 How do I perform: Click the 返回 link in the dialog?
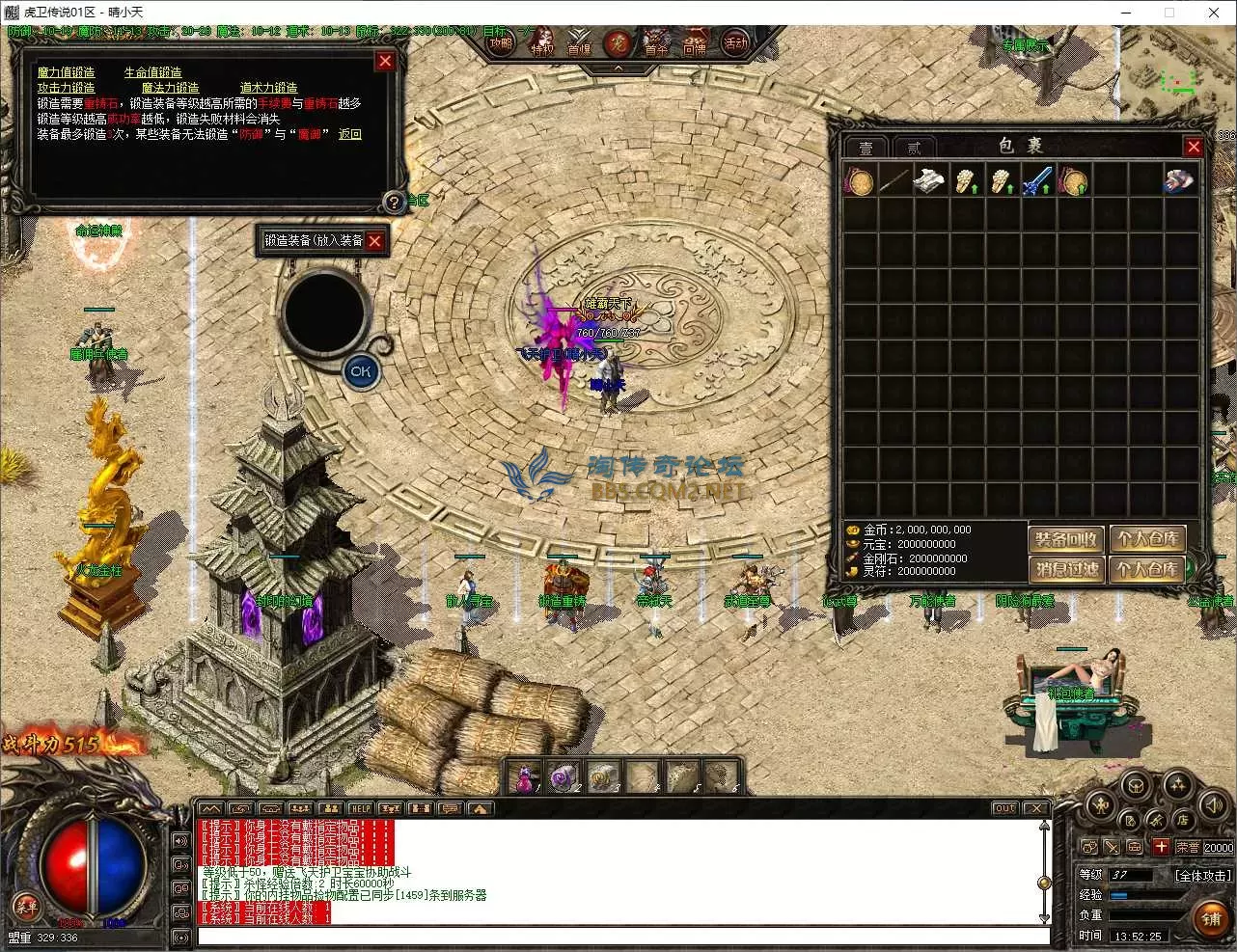coord(349,134)
